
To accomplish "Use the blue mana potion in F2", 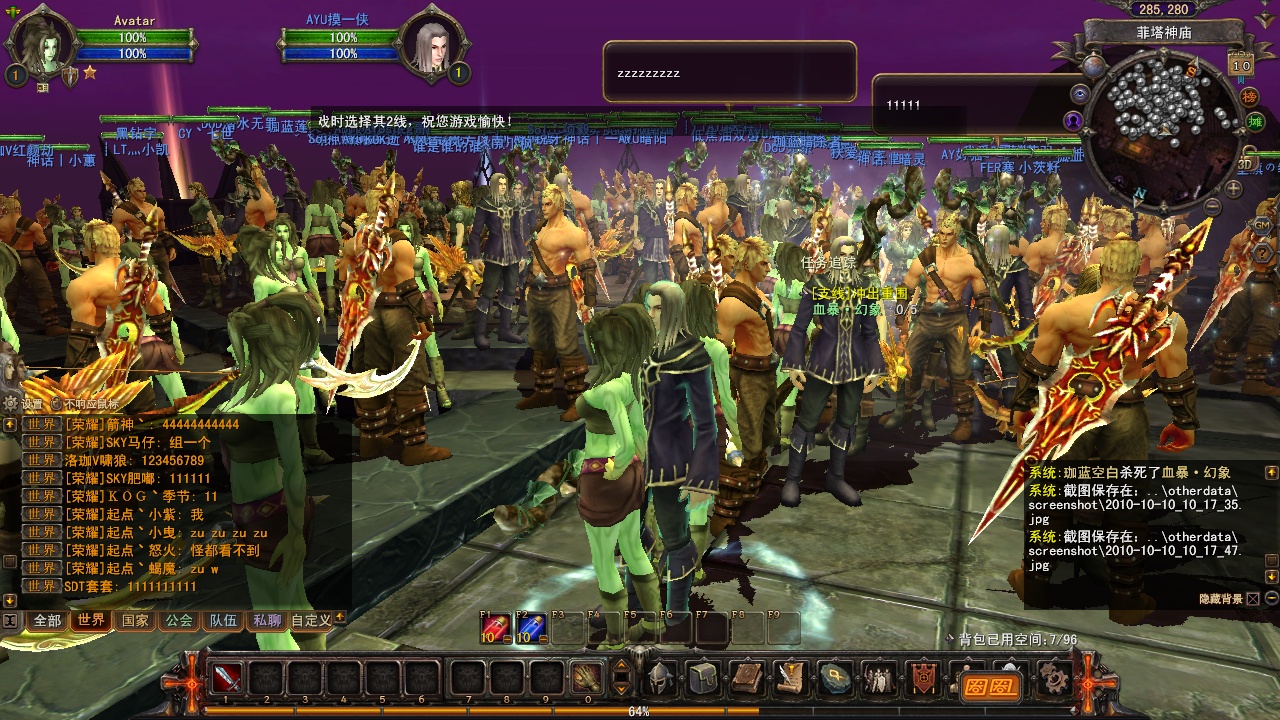I will pos(531,628).
